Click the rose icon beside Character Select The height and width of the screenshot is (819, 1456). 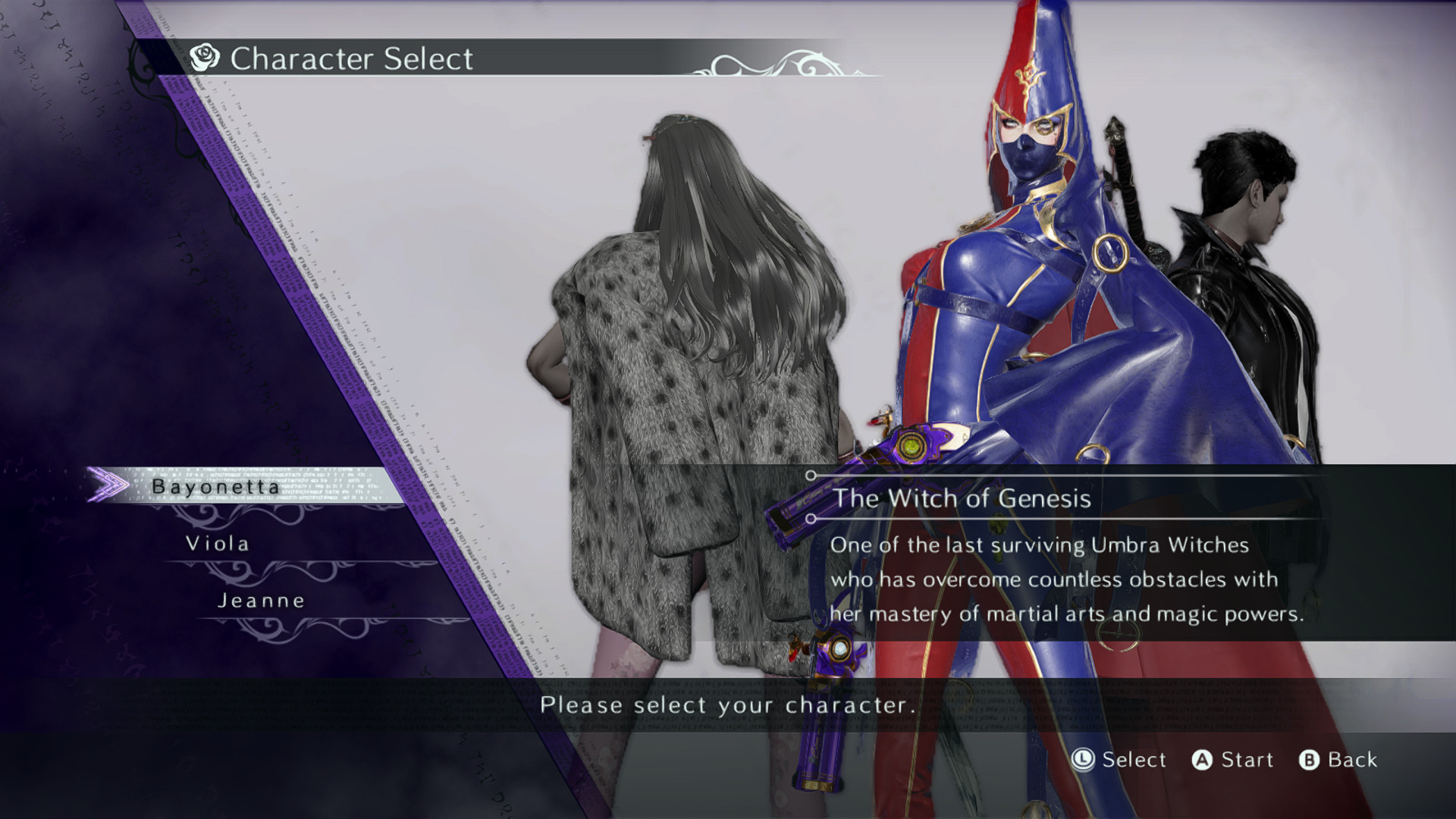tap(203, 56)
